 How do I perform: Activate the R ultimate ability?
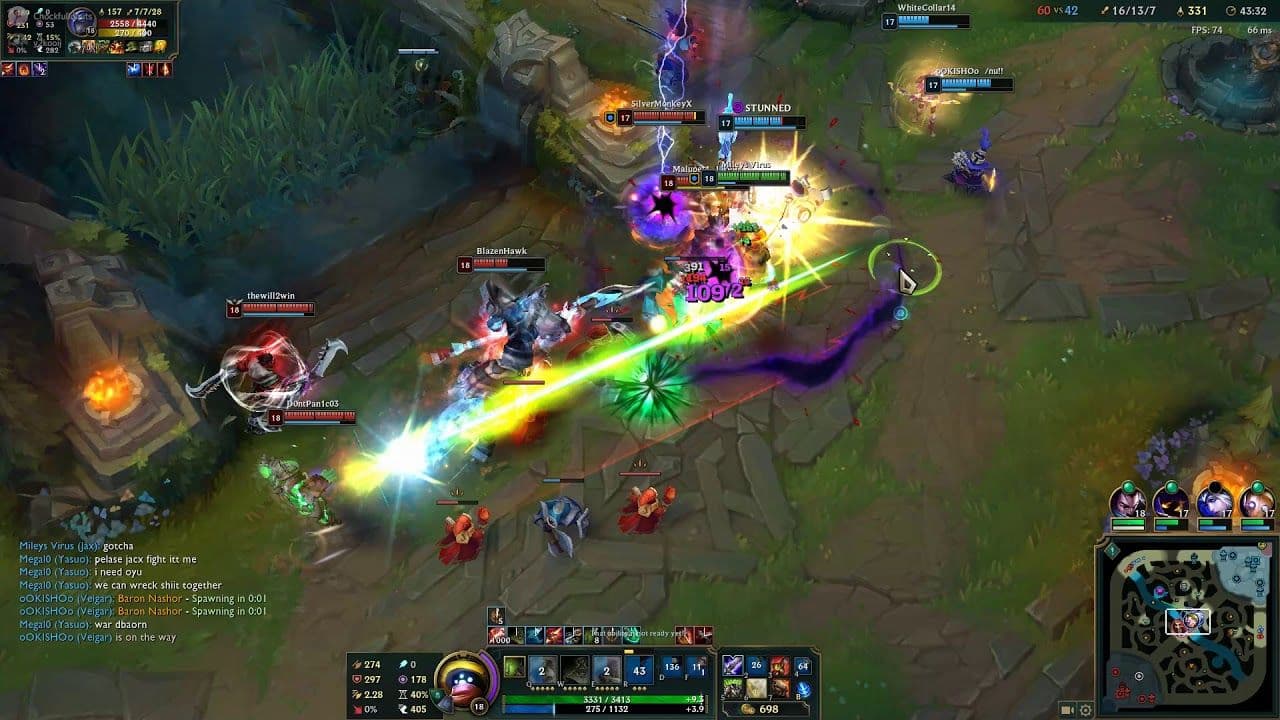click(638, 667)
